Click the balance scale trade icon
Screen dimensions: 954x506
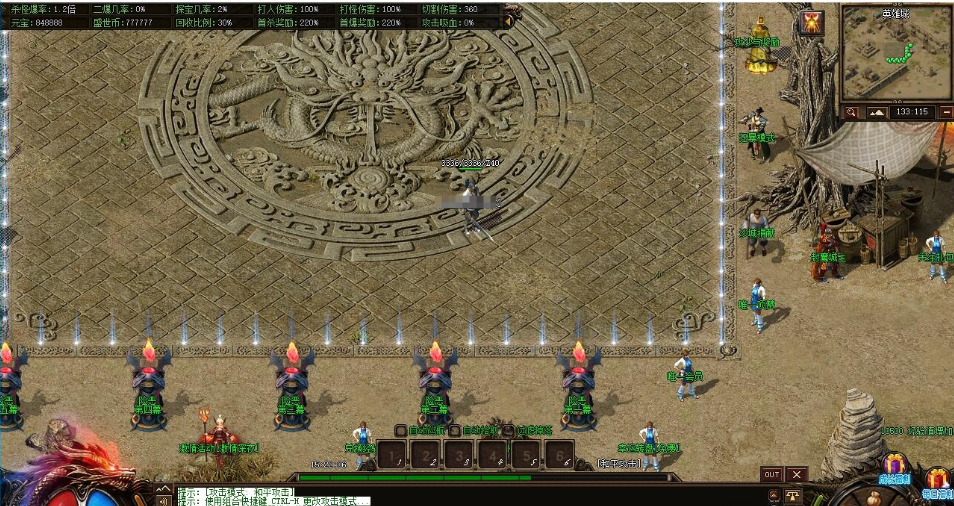click(793, 495)
